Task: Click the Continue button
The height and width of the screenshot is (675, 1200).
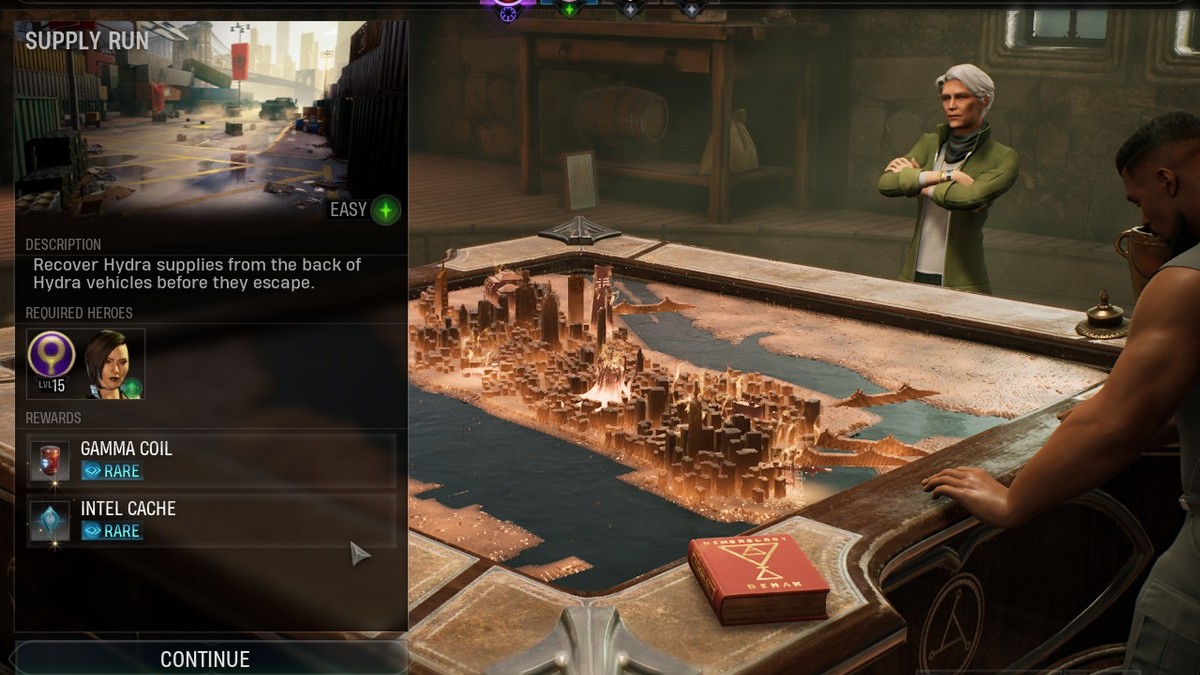Action: click(x=206, y=659)
